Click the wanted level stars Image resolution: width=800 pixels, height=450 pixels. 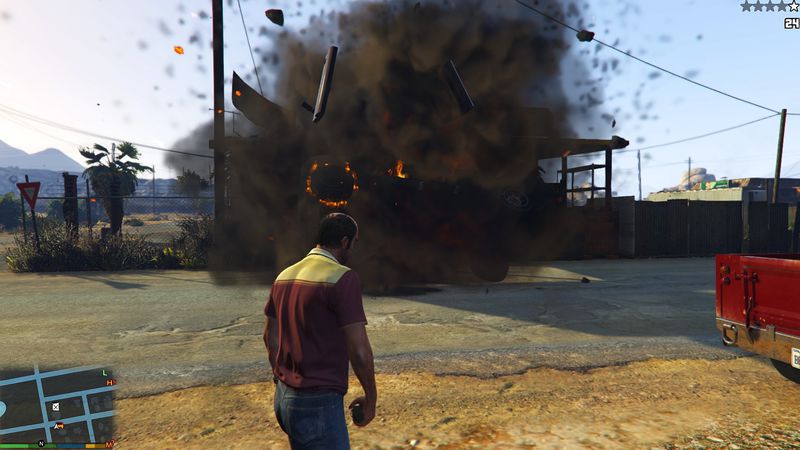[769, 6]
